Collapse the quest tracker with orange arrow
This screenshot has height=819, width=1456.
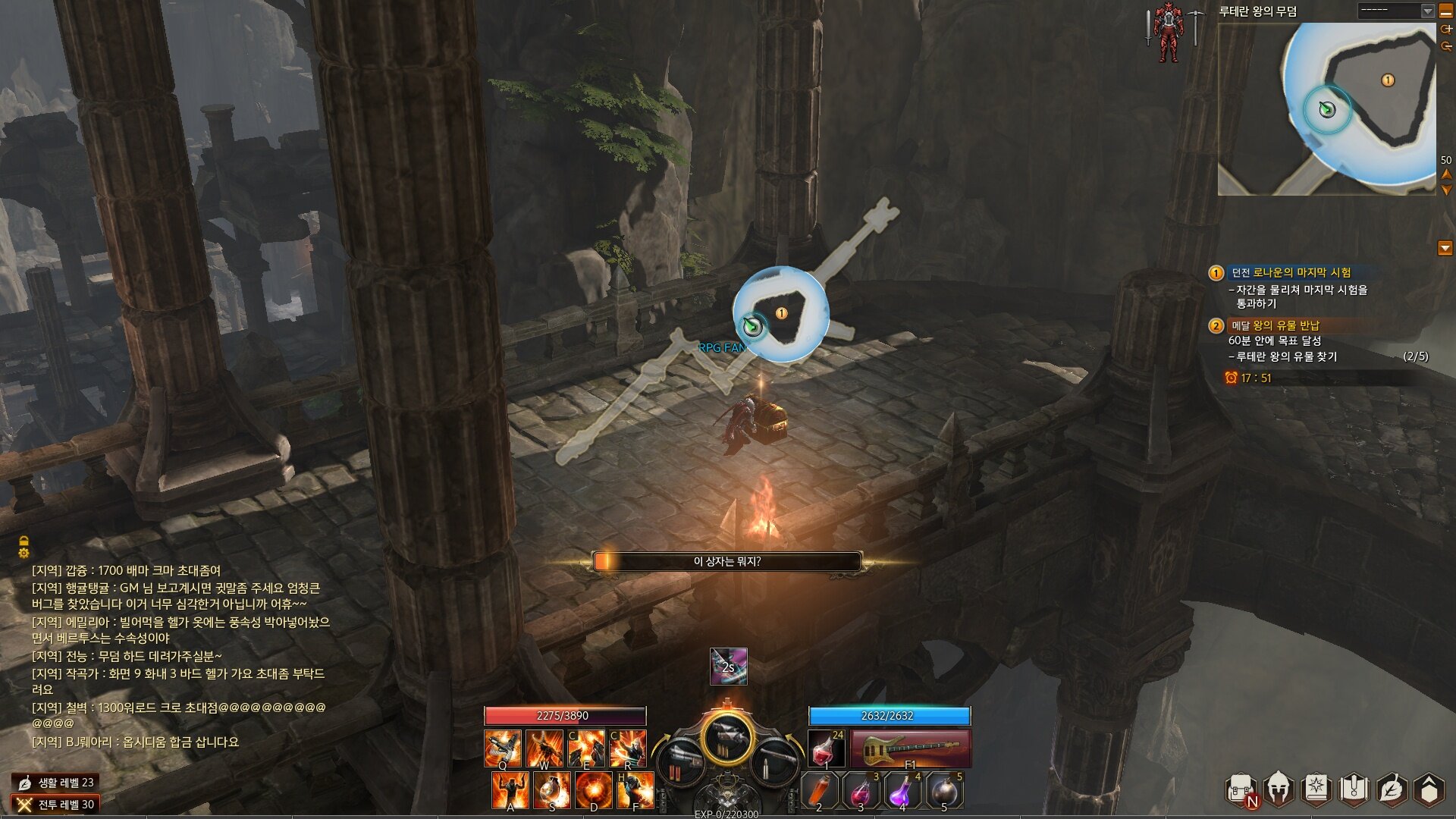click(x=1445, y=248)
